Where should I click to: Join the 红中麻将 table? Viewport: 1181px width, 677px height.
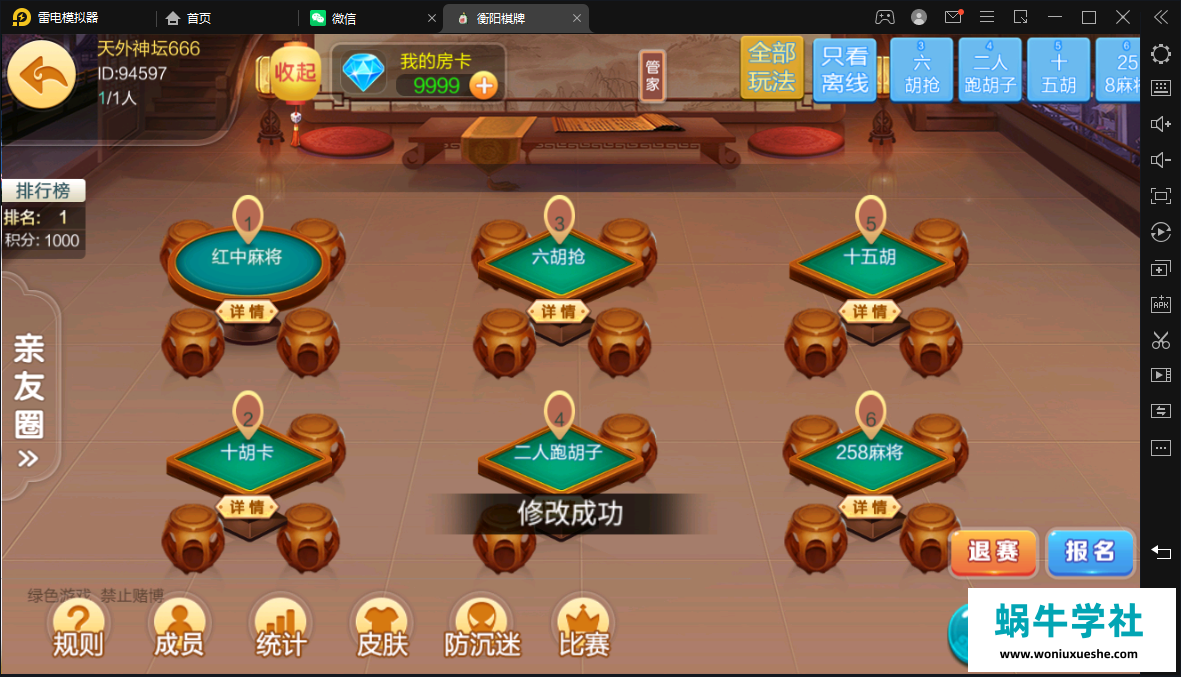[248, 258]
